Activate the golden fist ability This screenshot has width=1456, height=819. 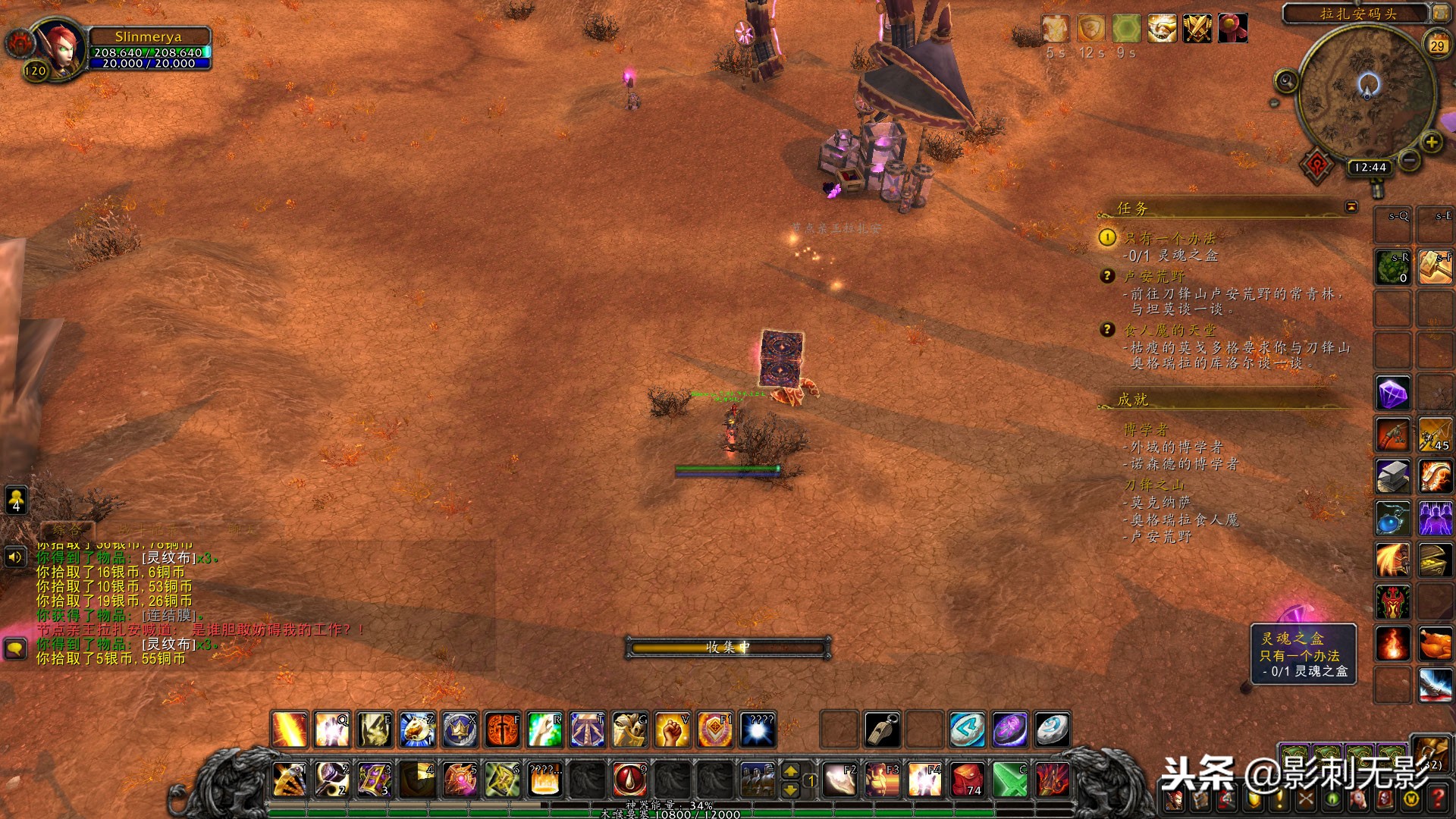(672, 730)
